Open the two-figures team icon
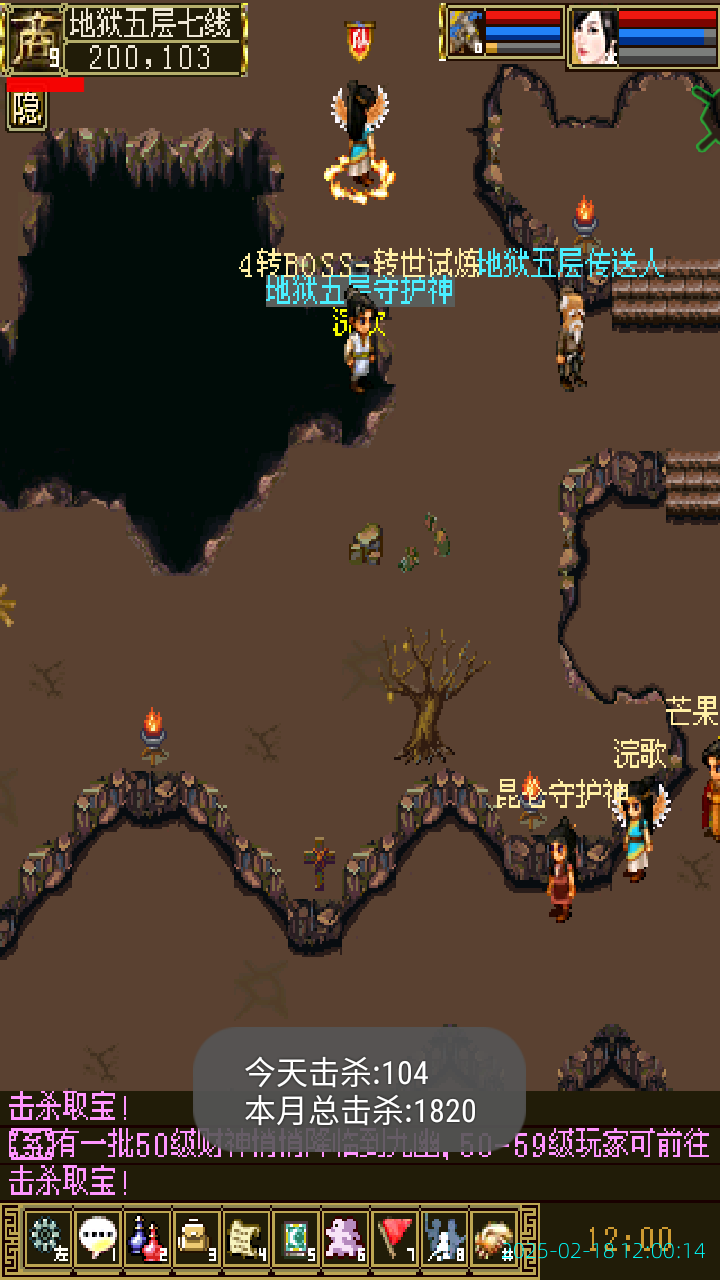720x1280 pixels. tap(443, 1239)
